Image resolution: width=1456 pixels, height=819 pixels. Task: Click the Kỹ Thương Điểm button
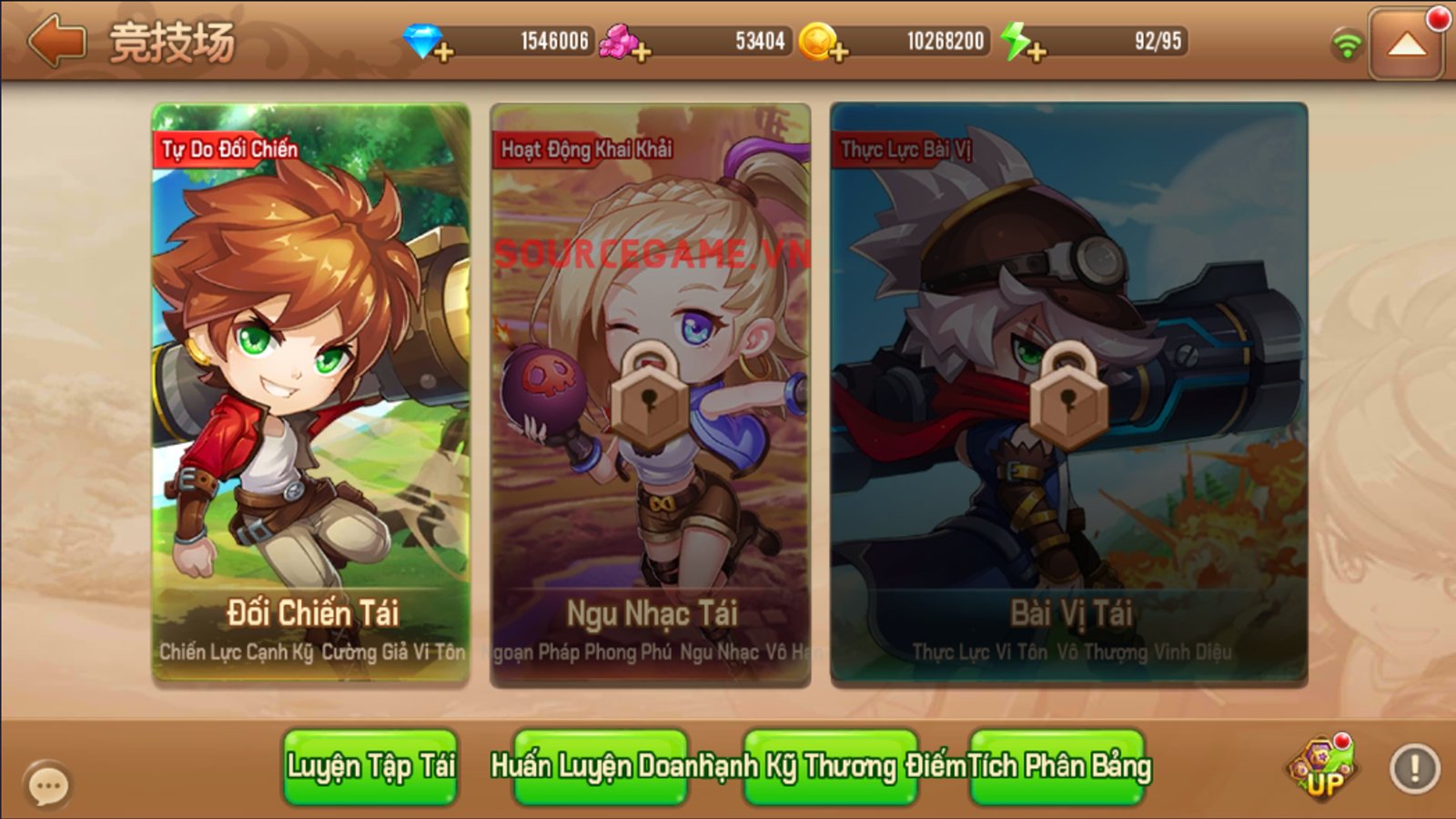(830, 766)
